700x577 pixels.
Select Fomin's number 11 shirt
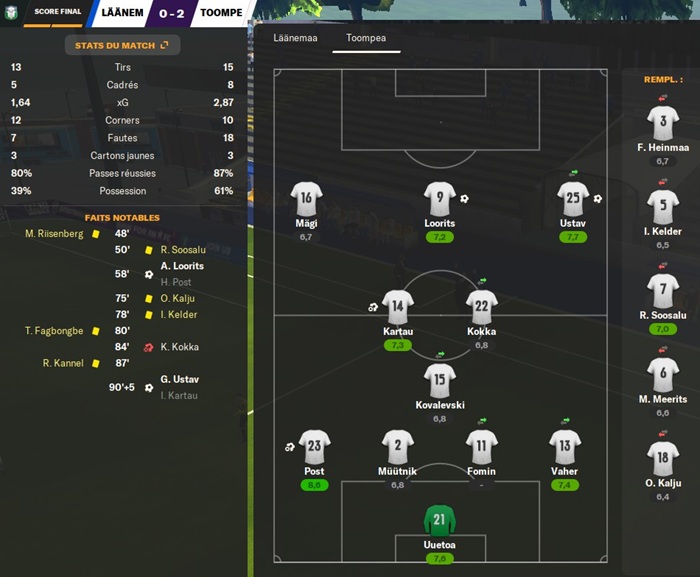[x=481, y=448]
